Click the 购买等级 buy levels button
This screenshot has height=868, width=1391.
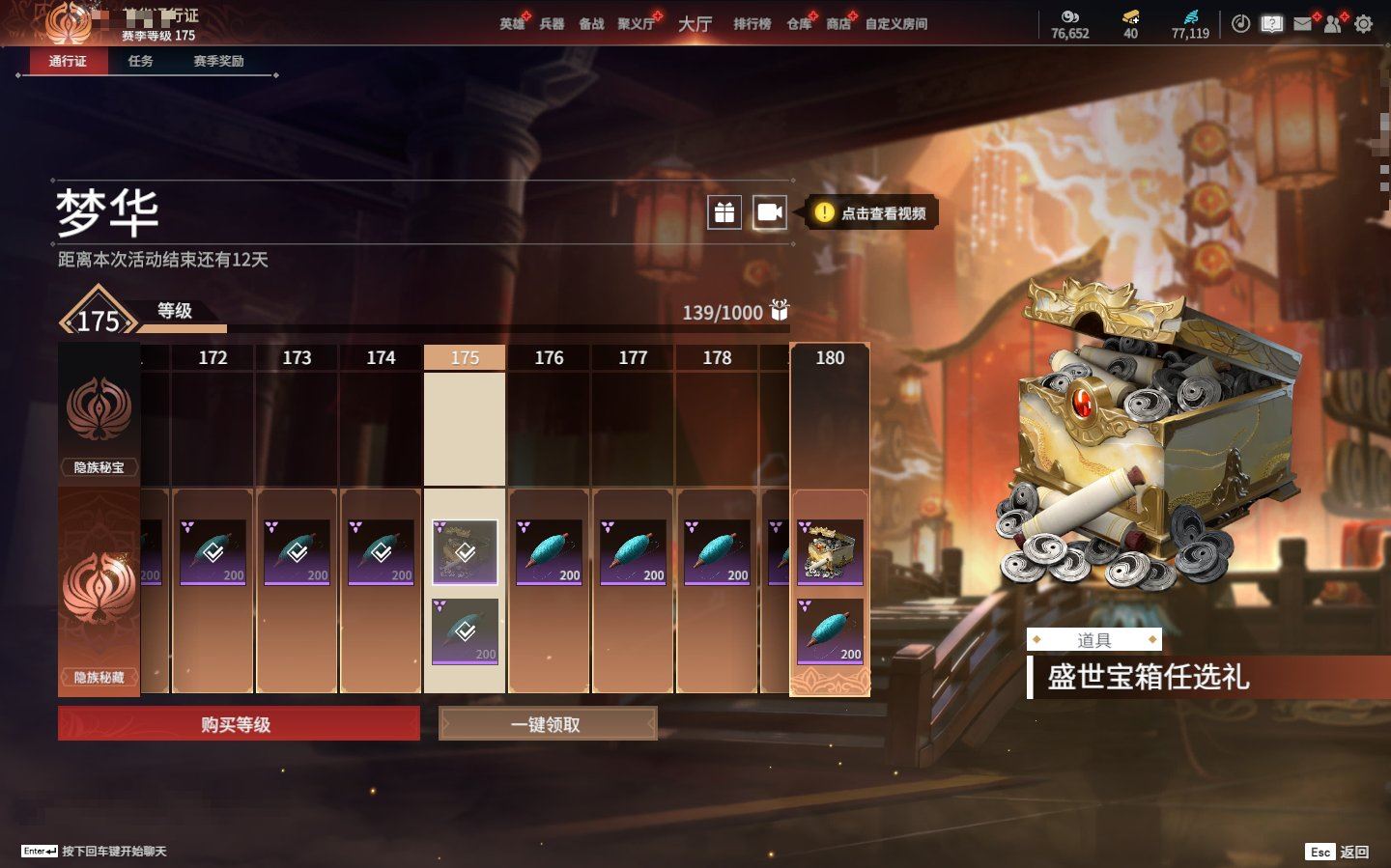[239, 724]
